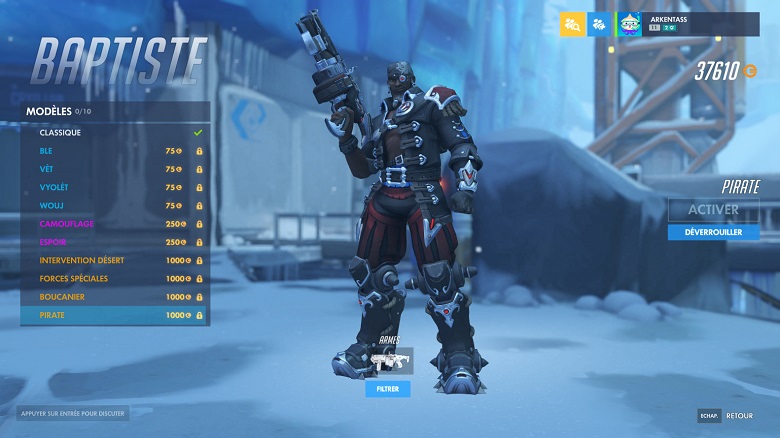Viewport: 780px width, 438px height.
Task: Open the chat entry box
Action: click(72, 413)
